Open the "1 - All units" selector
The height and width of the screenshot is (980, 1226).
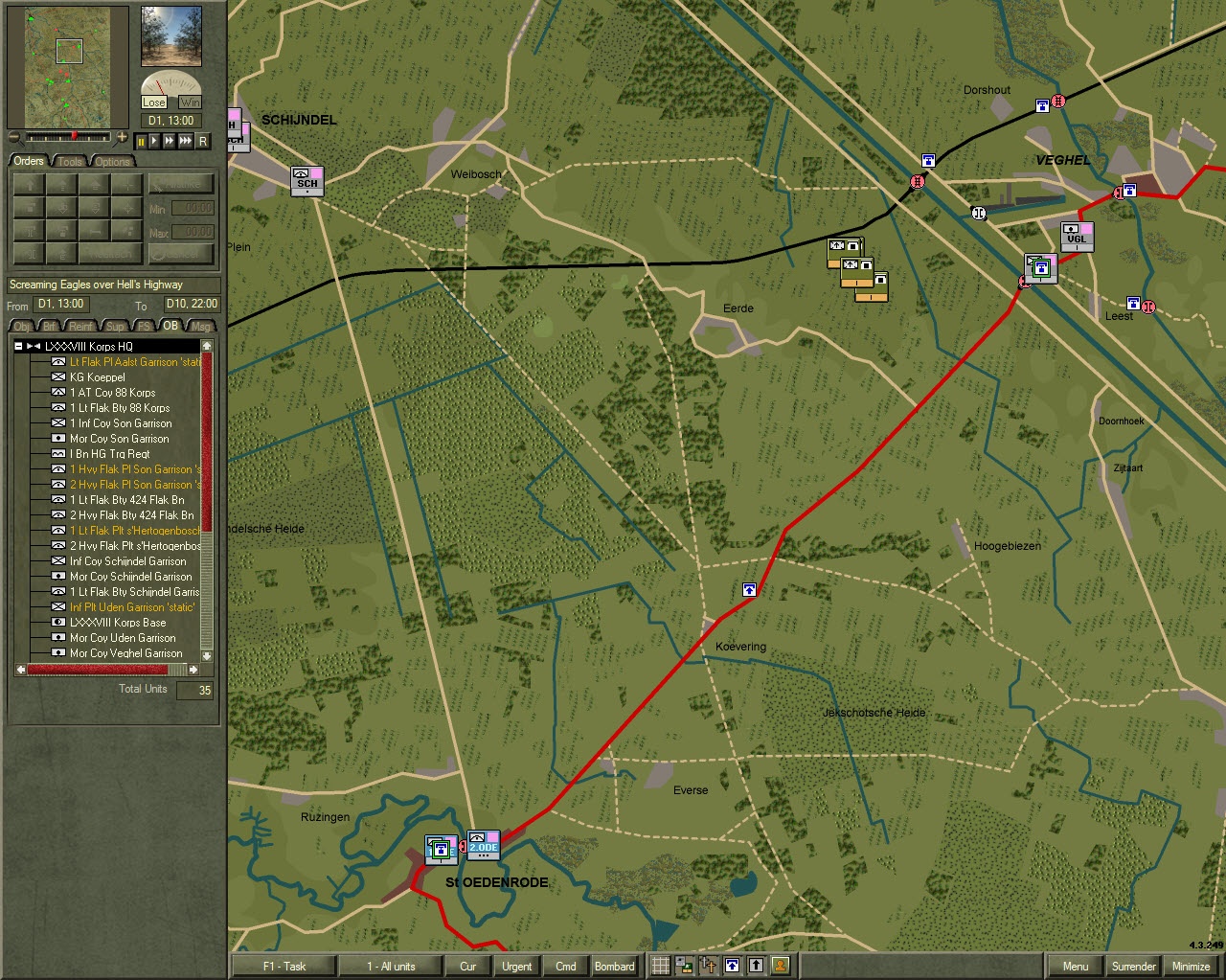coord(387,966)
